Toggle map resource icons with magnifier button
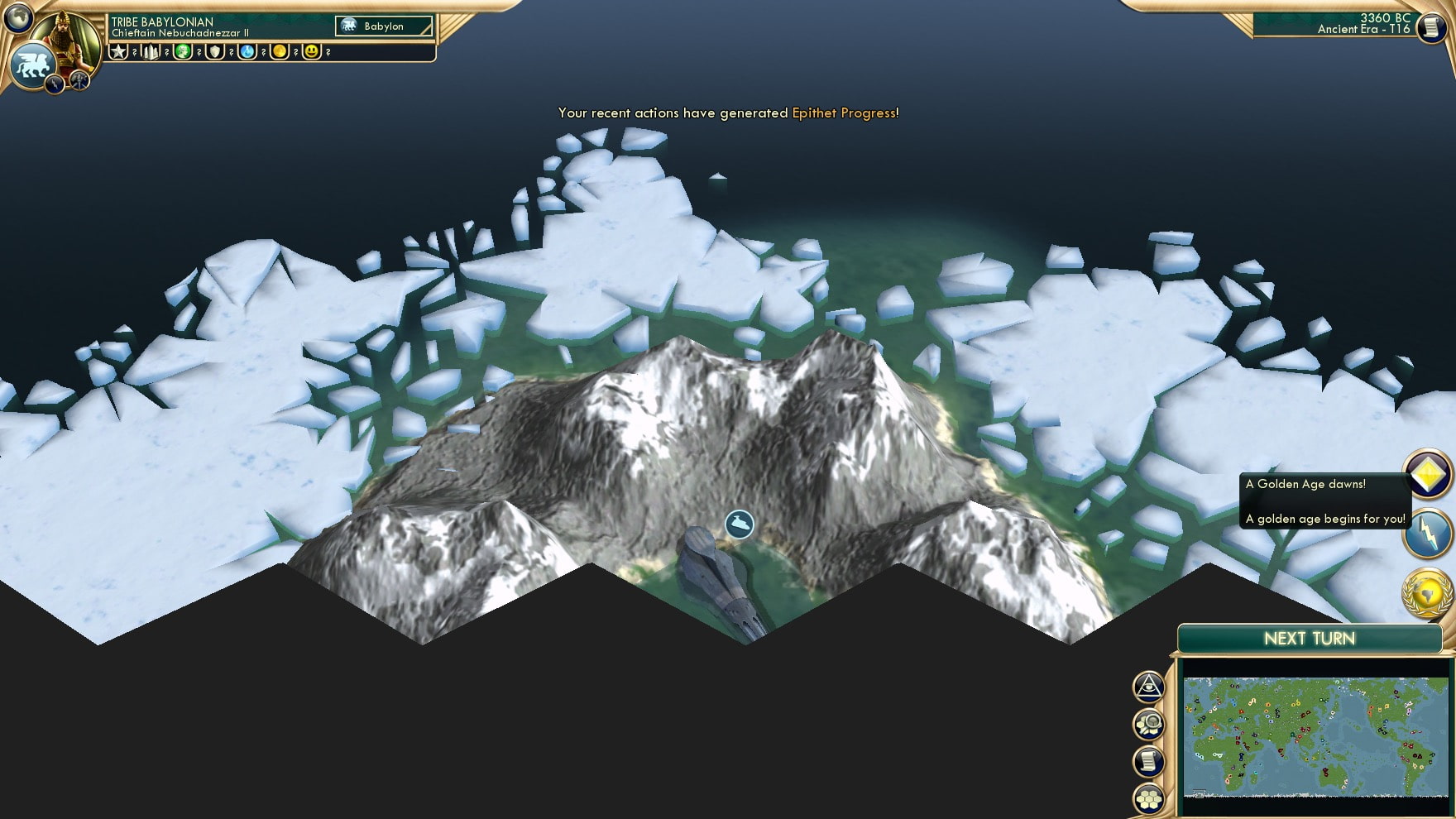Viewport: 1456px width, 819px height. [x=1150, y=722]
